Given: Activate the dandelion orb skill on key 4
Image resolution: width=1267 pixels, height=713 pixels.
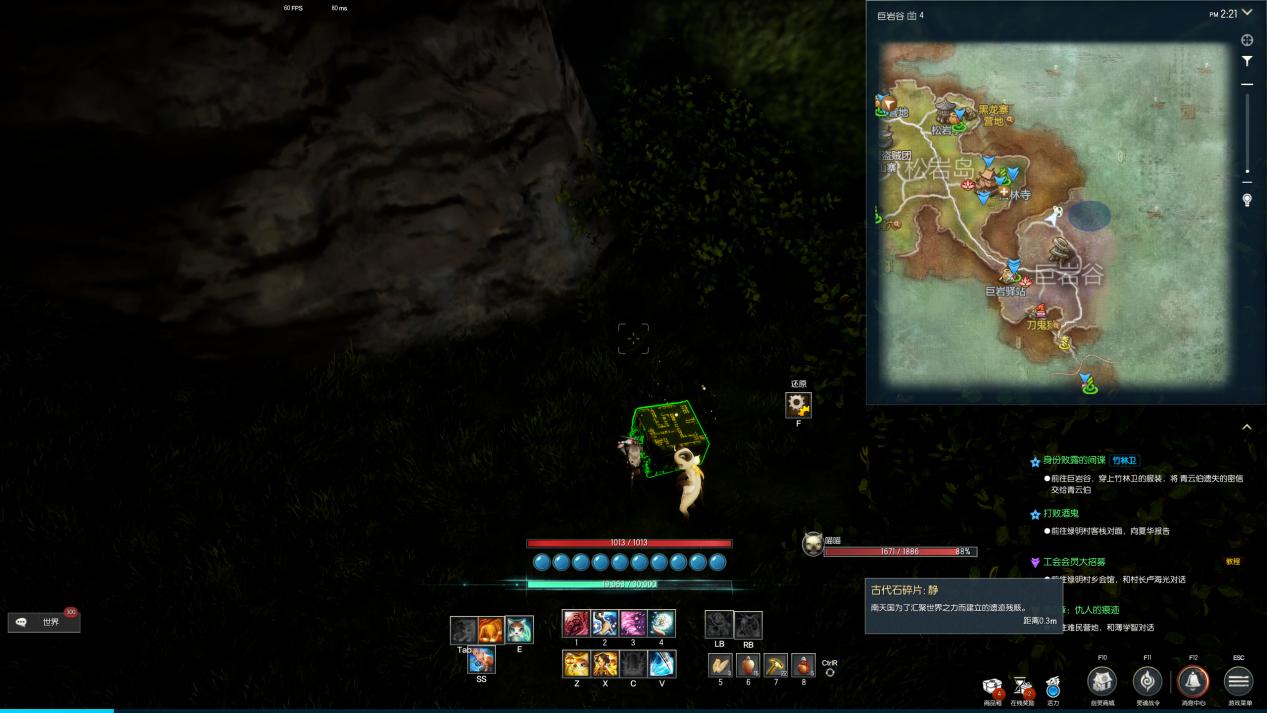Looking at the screenshot, I should tap(661, 623).
